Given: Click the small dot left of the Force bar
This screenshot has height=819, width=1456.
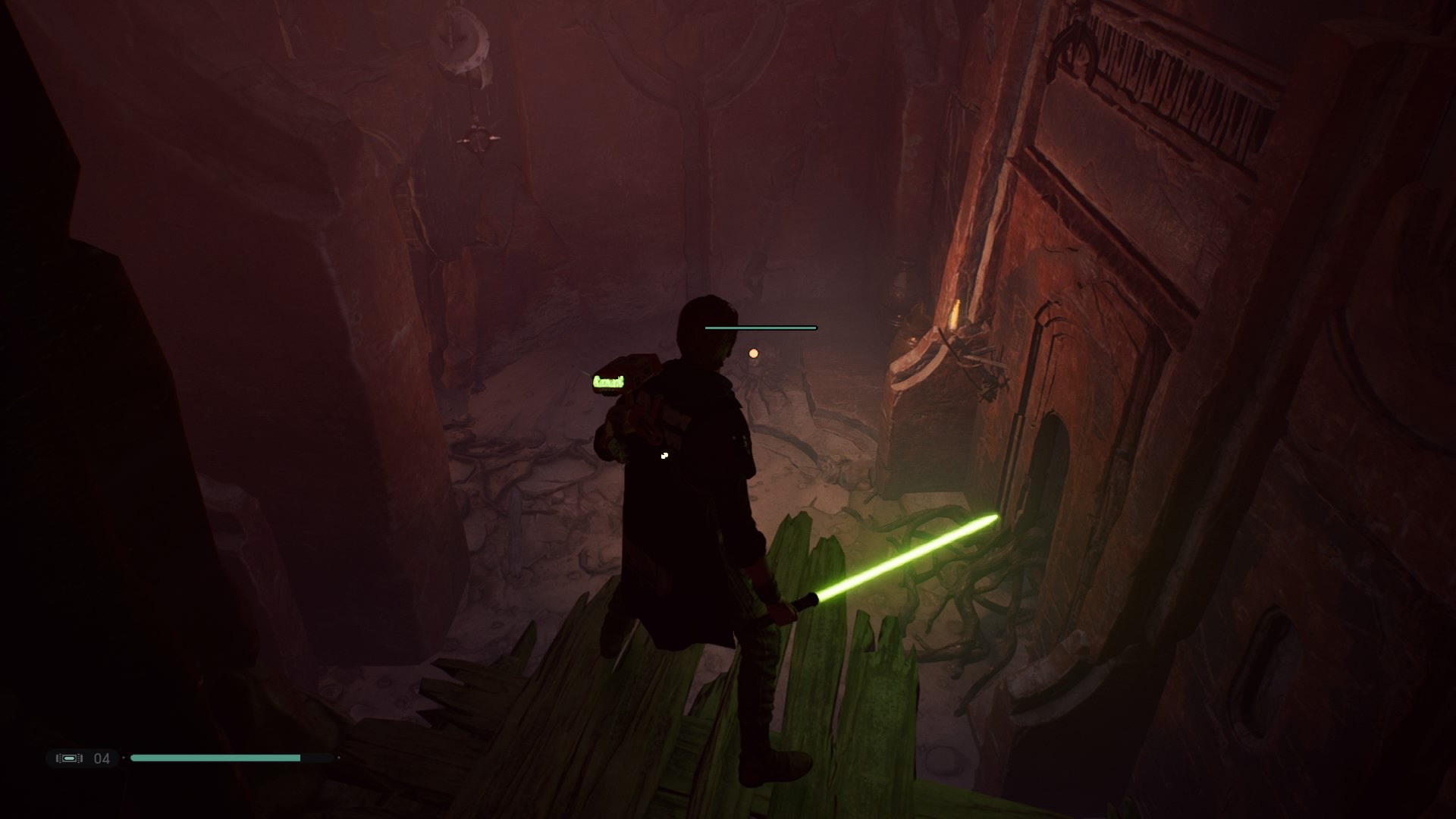Looking at the screenshot, I should tap(124, 758).
